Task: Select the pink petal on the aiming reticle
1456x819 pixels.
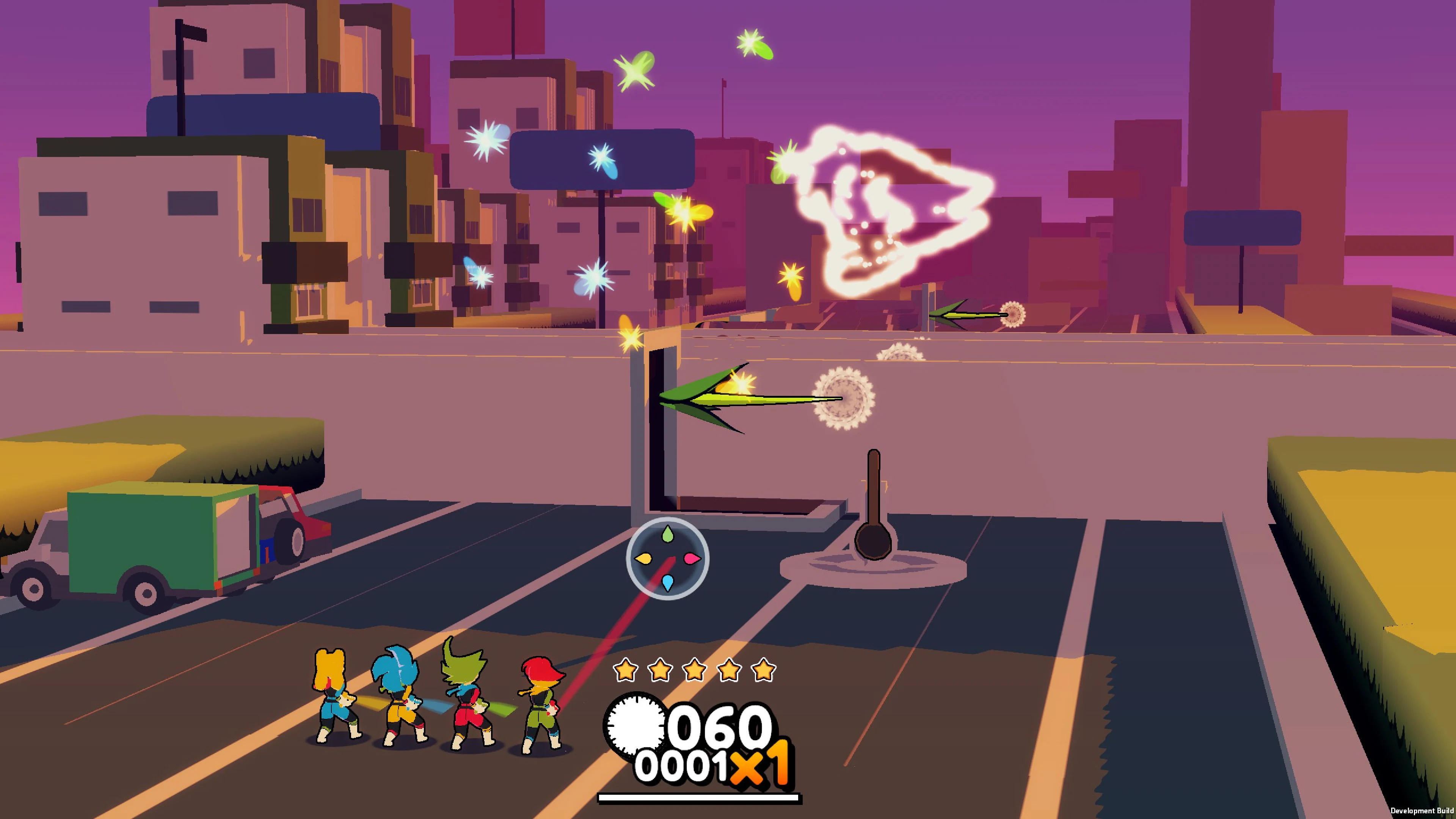Action: [x=692, y=559]
